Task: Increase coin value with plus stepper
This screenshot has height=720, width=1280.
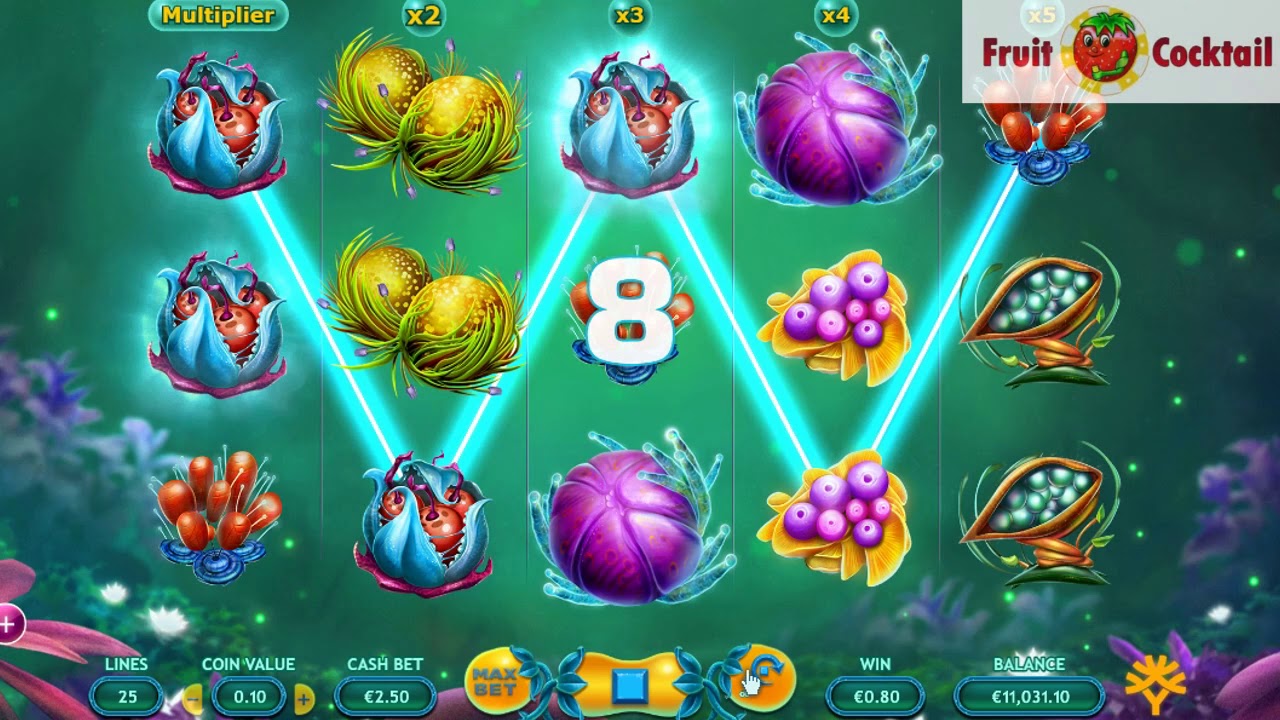Action: click(303, 698)
